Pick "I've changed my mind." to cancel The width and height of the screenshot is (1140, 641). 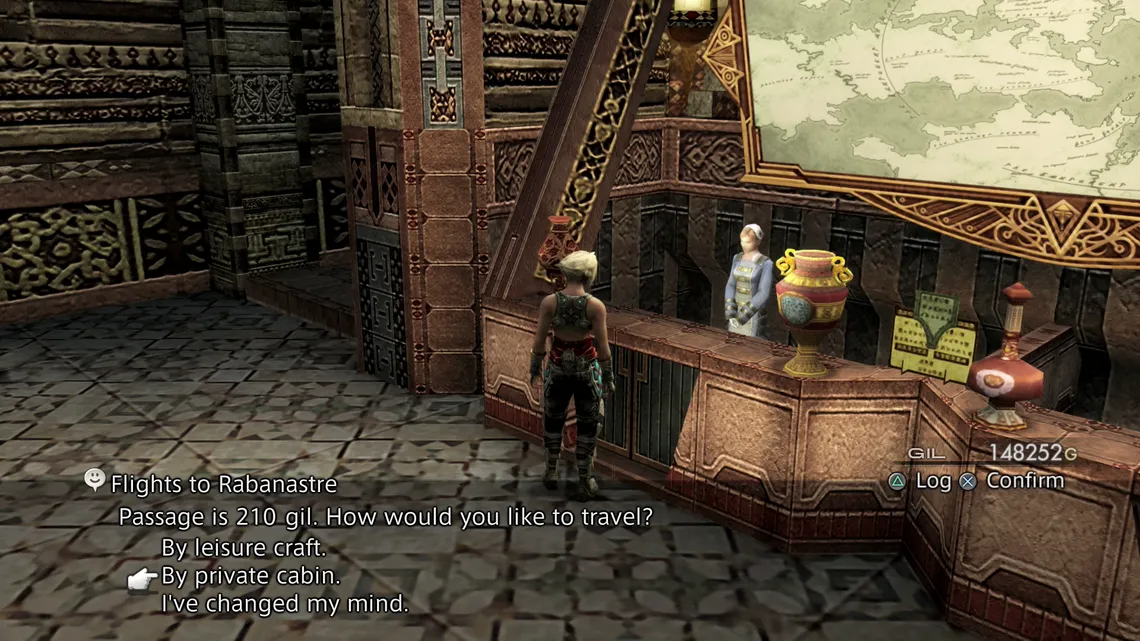point(284,604)
